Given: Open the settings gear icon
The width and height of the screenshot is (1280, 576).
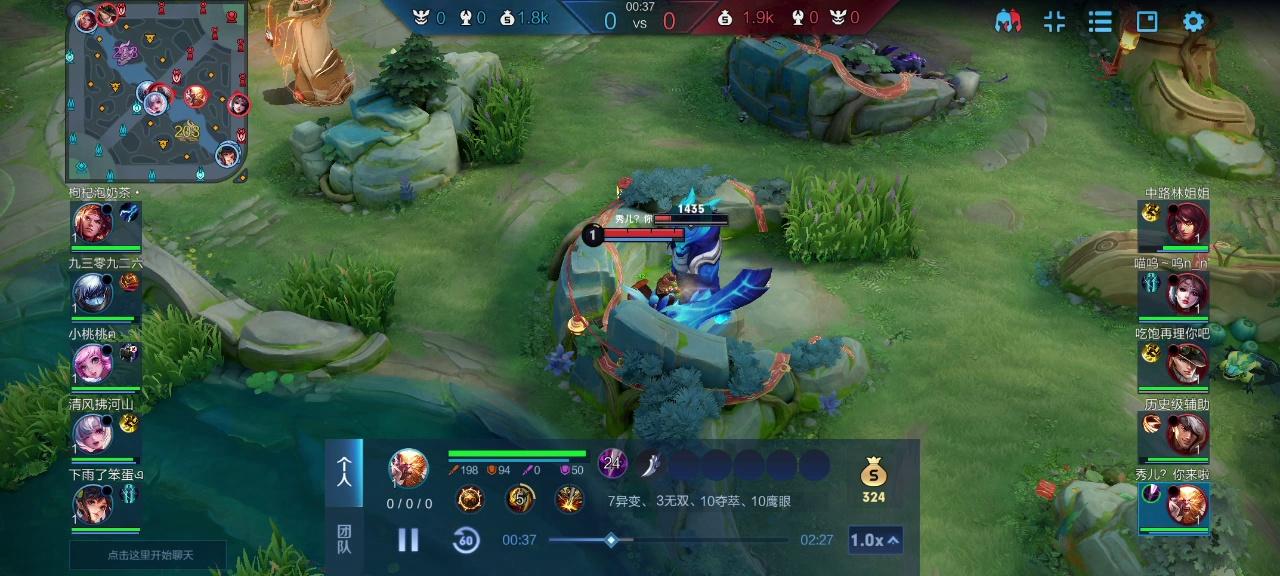Looking at the screenshot, I should (x=1193, y=22).
